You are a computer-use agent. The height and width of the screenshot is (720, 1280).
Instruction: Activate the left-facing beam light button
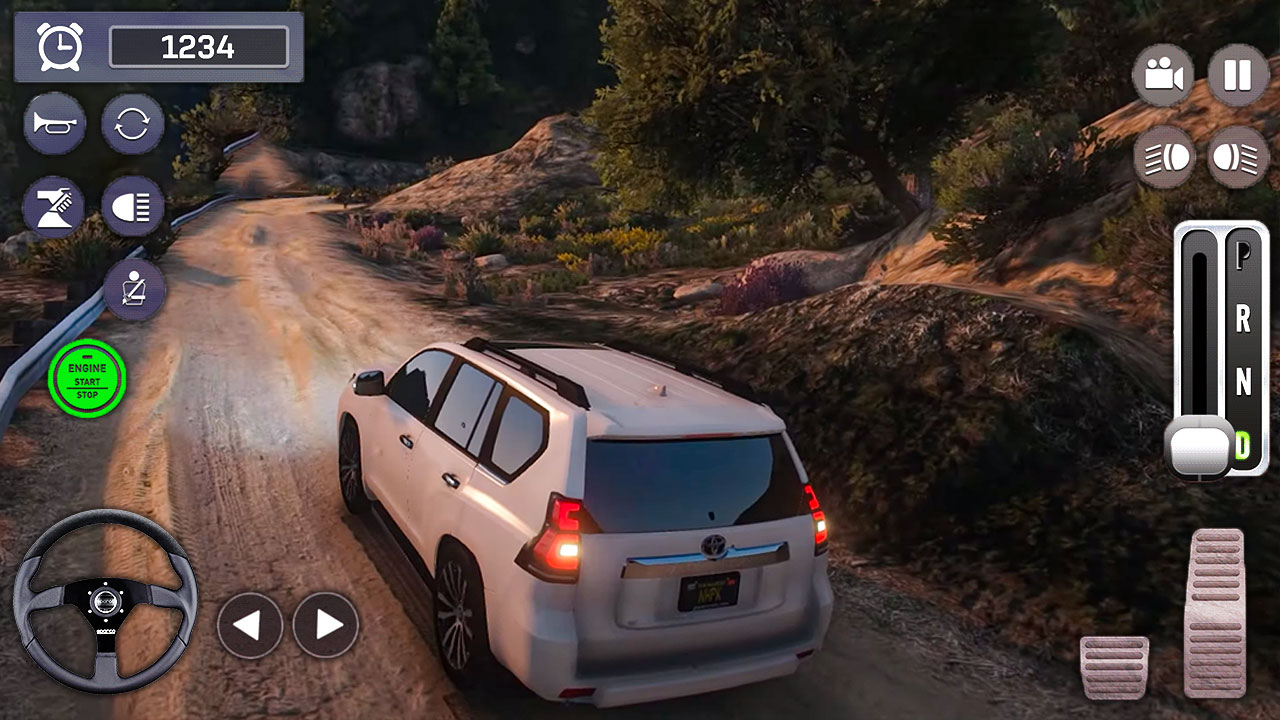click(x=1164, y=156)
